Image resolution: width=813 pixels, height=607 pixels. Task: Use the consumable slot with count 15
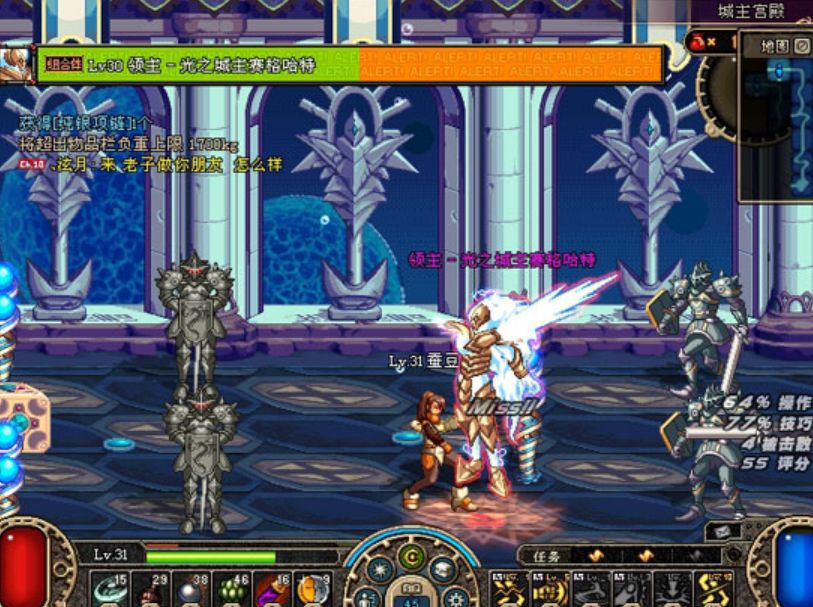pyautogui.click(x=108, y=589)
